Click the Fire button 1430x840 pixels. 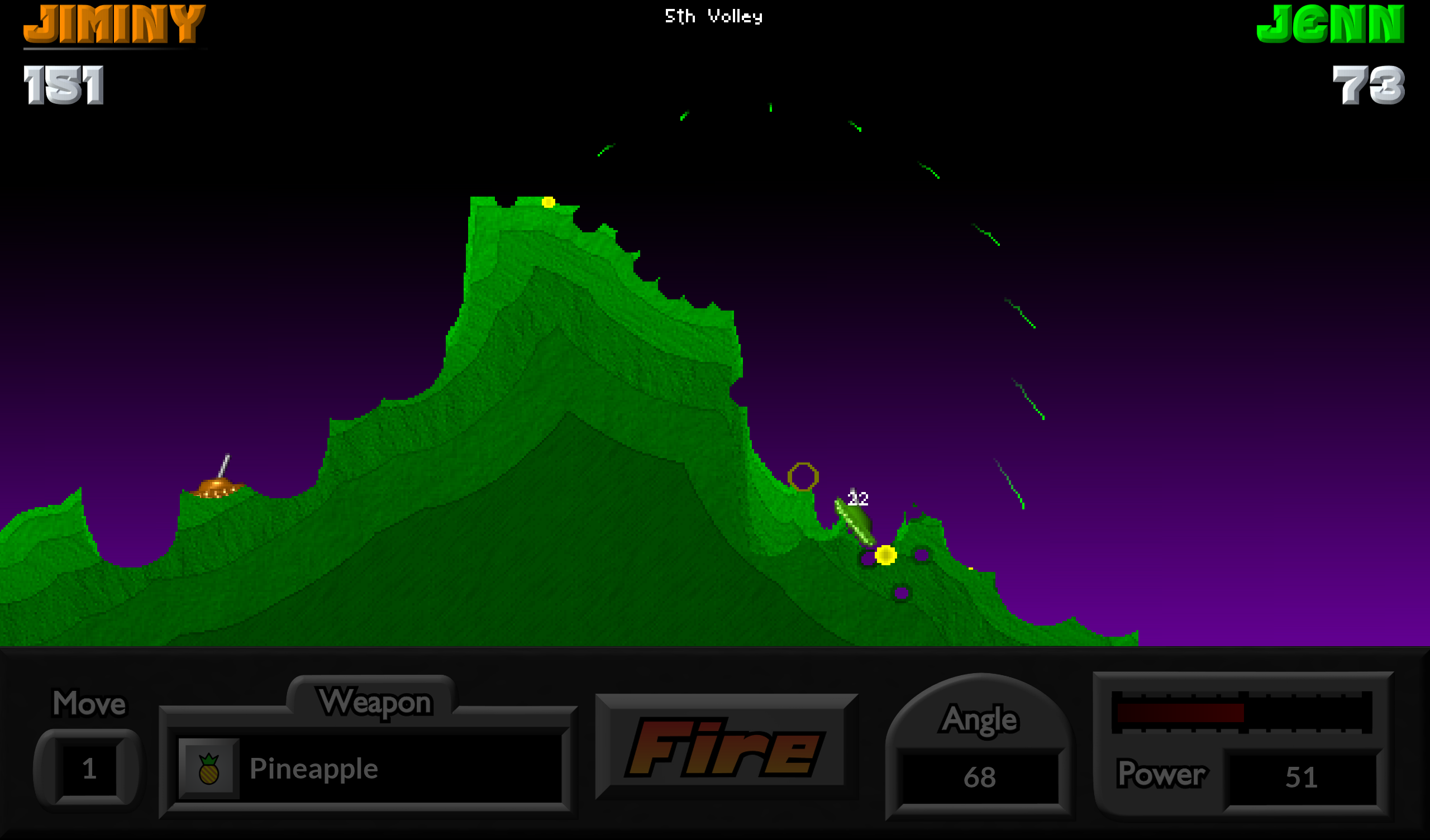725,747
